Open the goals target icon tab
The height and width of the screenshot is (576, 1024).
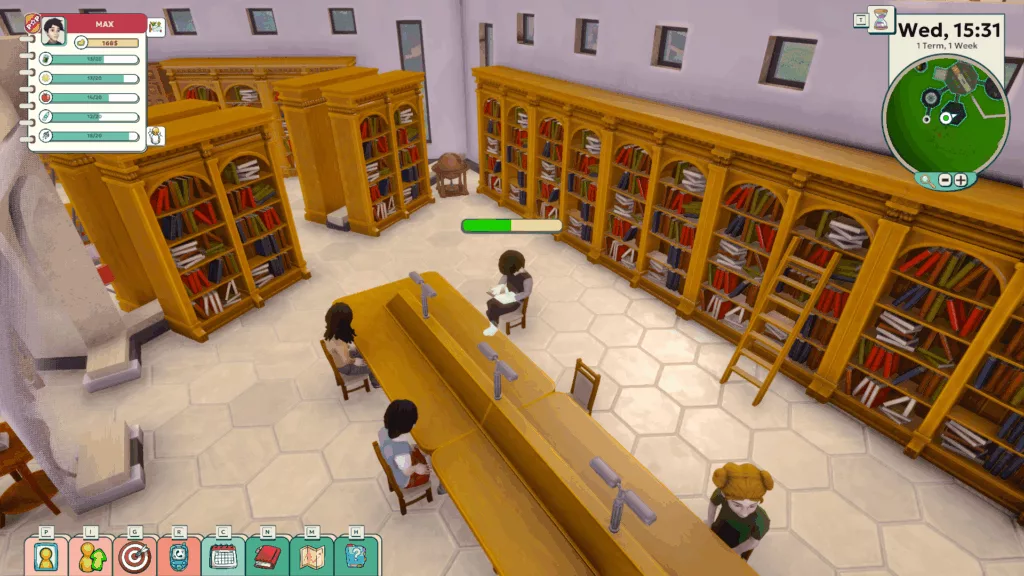(135, 556)
